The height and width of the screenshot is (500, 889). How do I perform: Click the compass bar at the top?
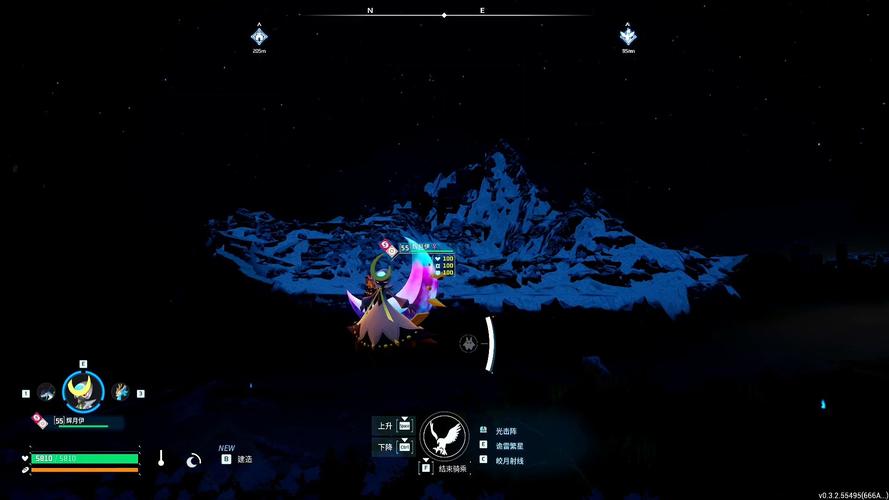(x=444, y=14)
